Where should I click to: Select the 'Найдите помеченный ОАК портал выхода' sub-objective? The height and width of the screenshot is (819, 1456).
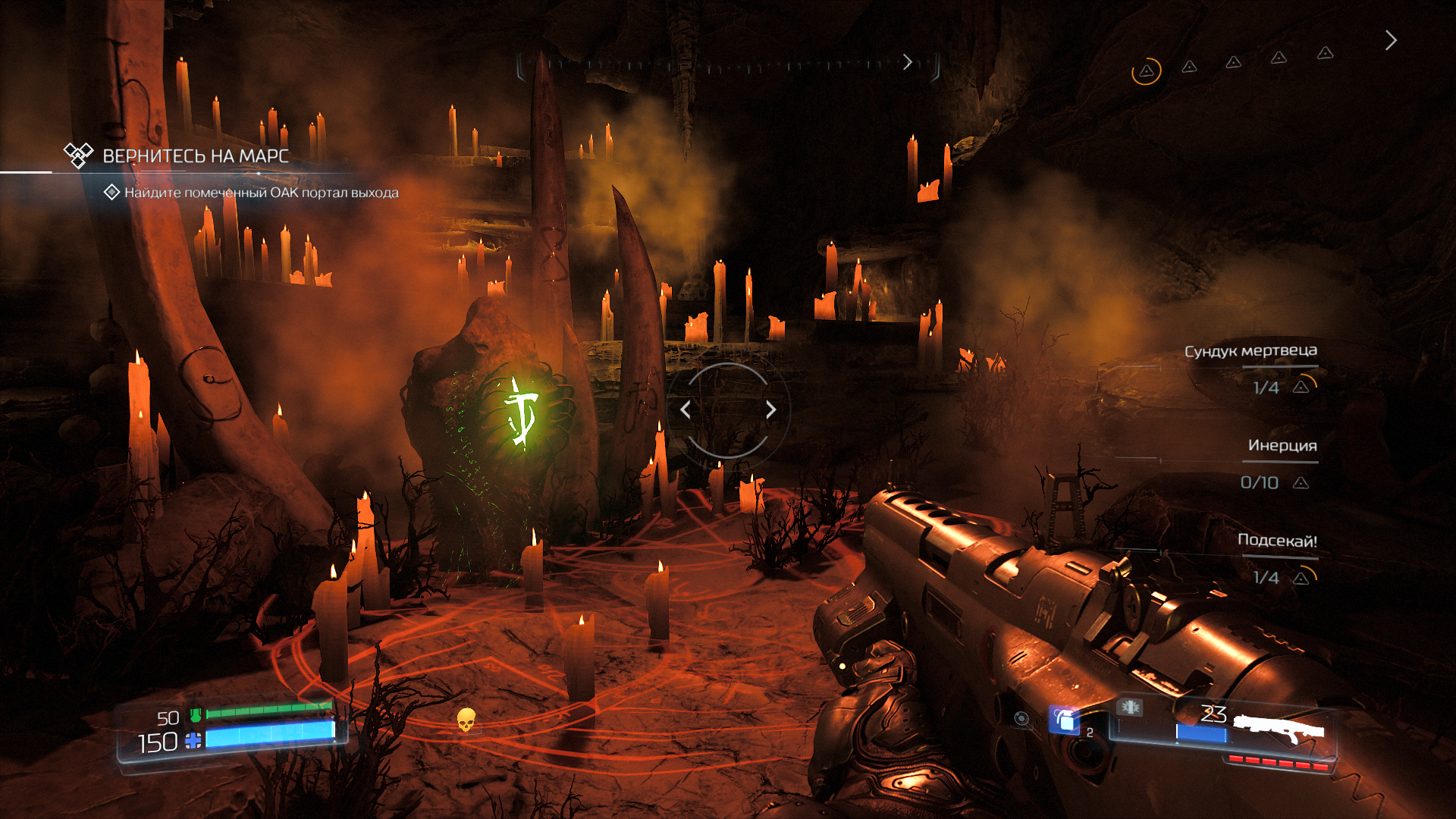(x=261, y=193)
